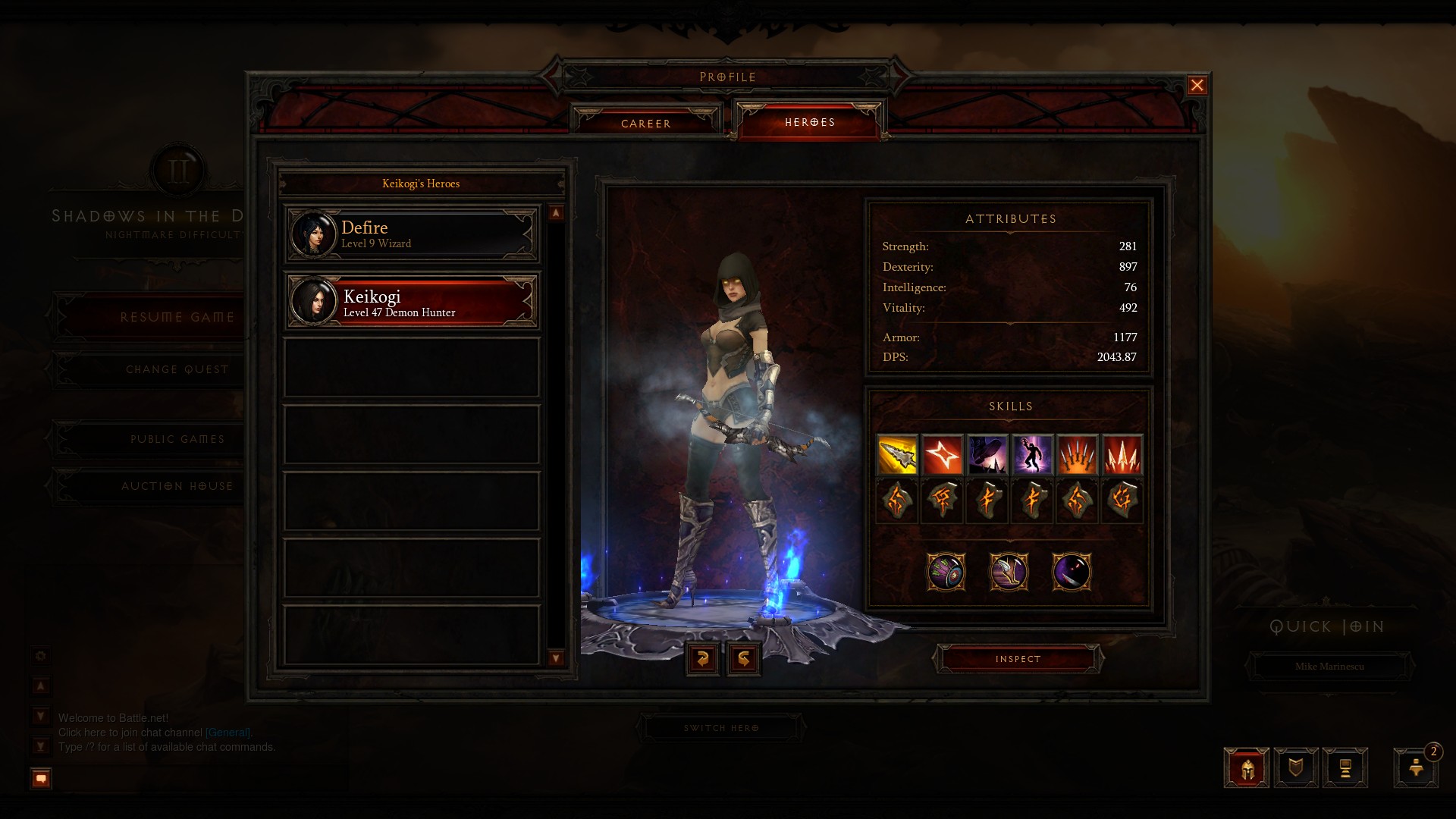Image resolution: width=1456 pixels, height=819 pixels.
Task: Select the yellow arrow skill icon
Action: pos(897,455)
